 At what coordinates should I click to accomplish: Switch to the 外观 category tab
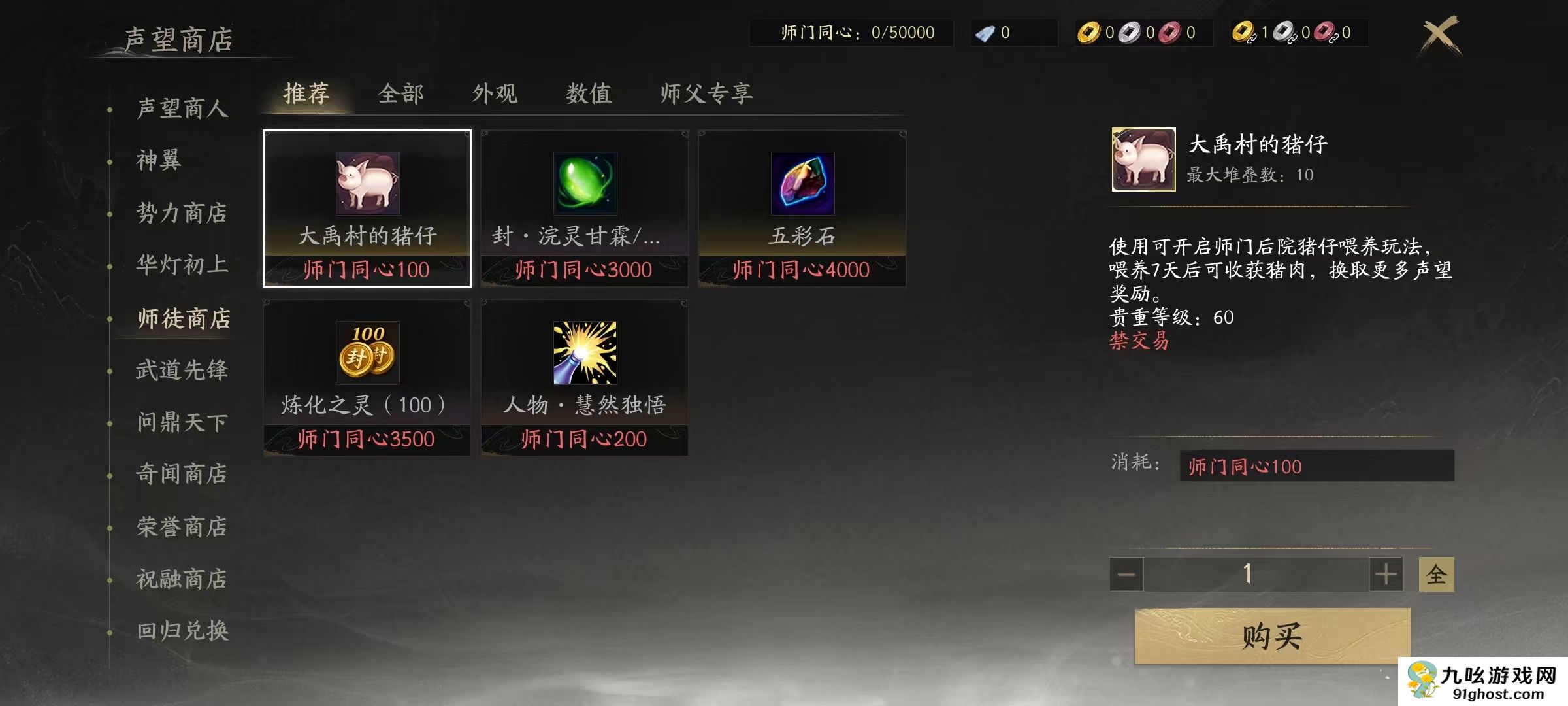495,93
